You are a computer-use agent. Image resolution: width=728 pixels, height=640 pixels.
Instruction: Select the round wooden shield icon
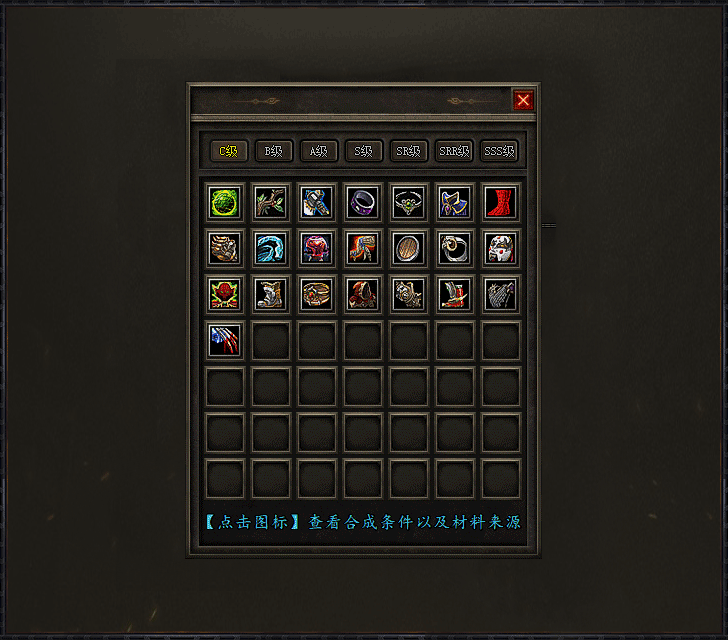[408, 248]
